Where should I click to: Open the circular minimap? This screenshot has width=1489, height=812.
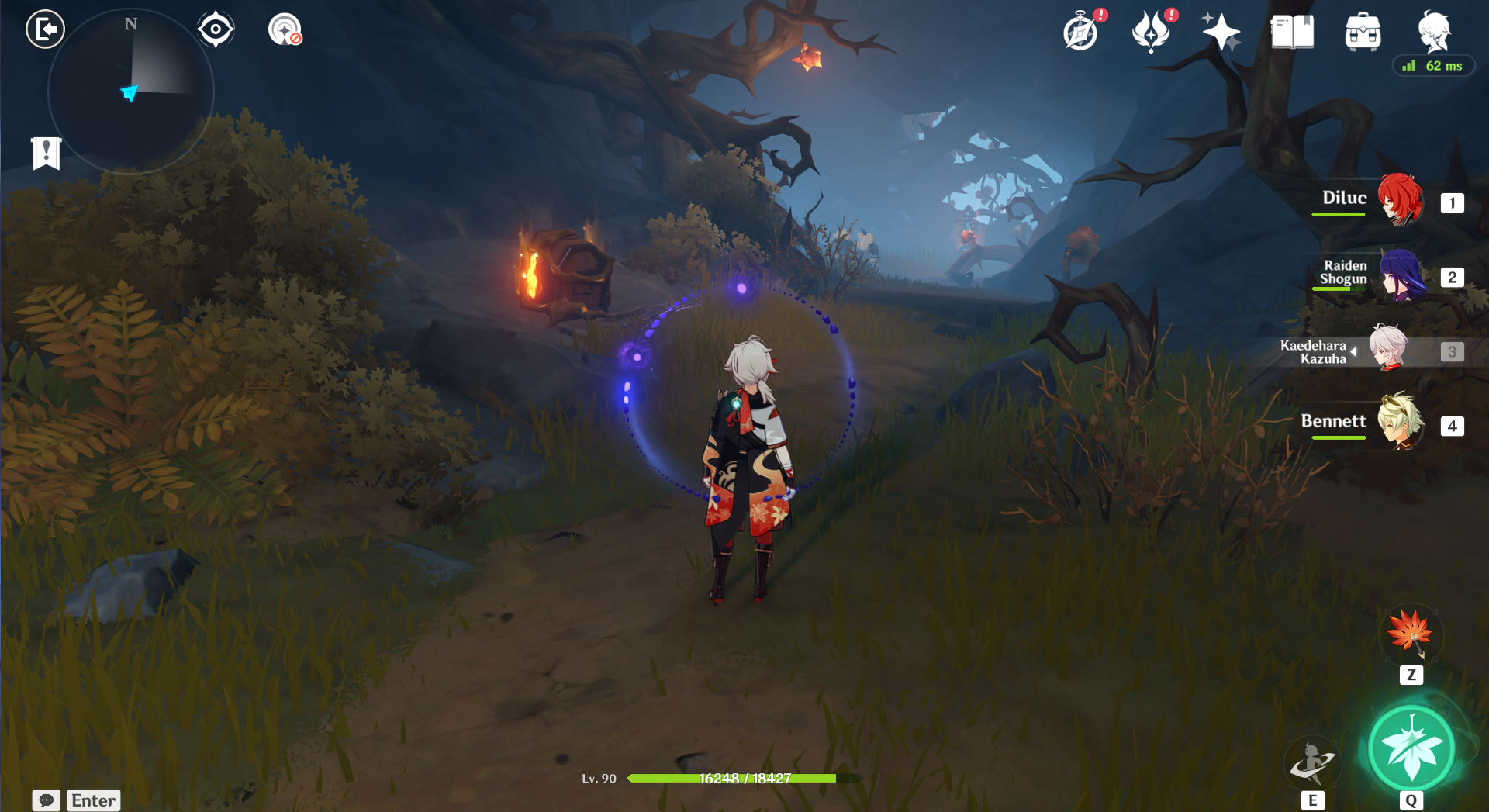(x=130, y=92)
